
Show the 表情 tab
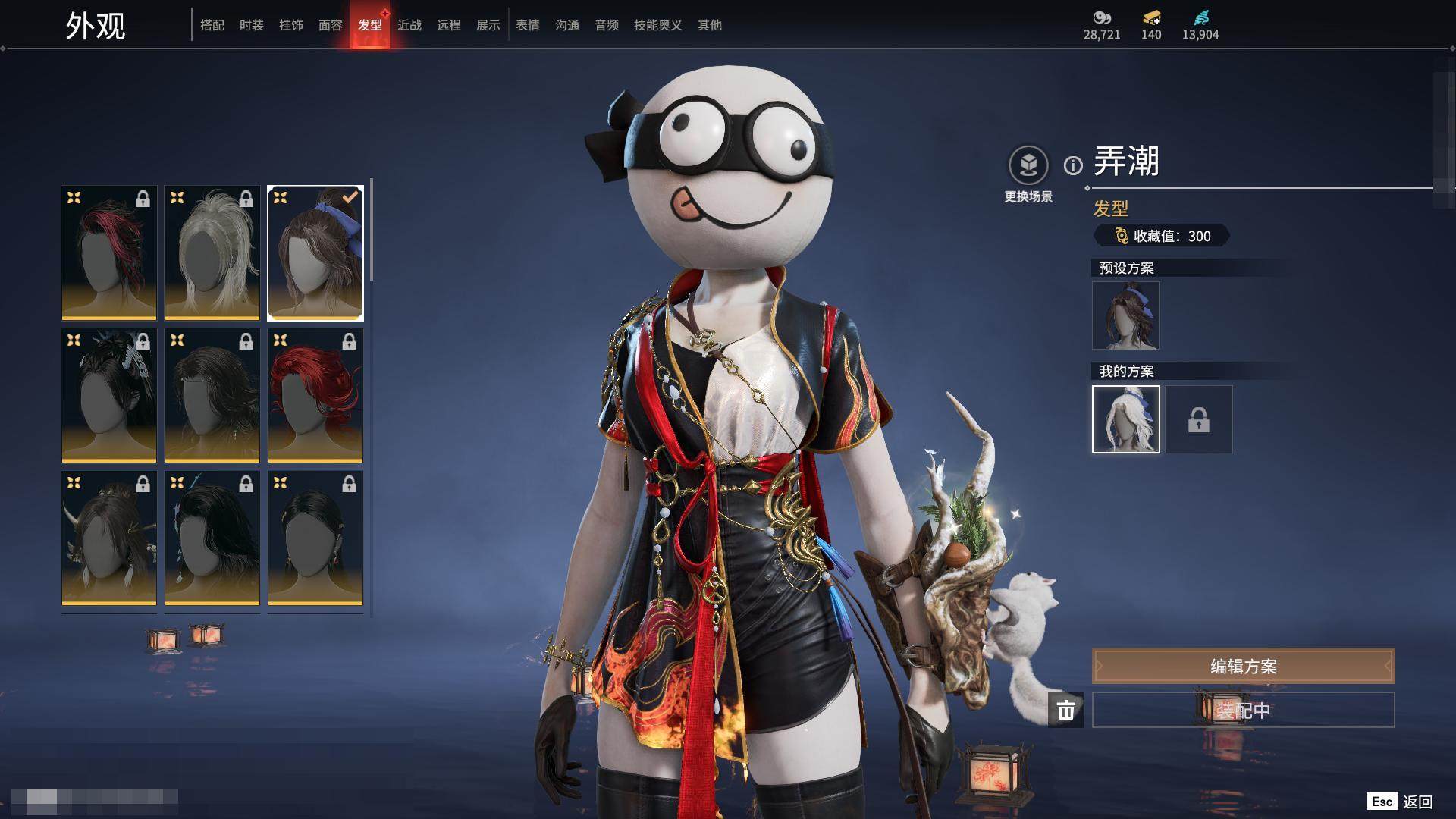[x=528, y=25]
